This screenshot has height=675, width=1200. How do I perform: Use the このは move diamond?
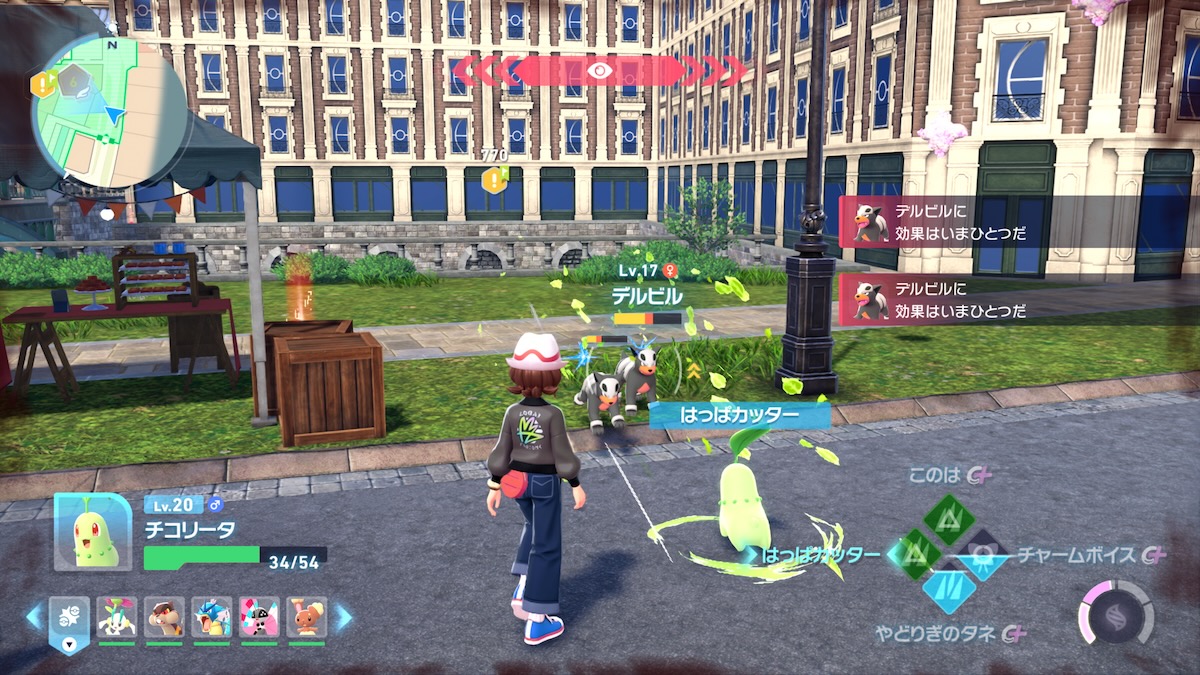[948, 519]
